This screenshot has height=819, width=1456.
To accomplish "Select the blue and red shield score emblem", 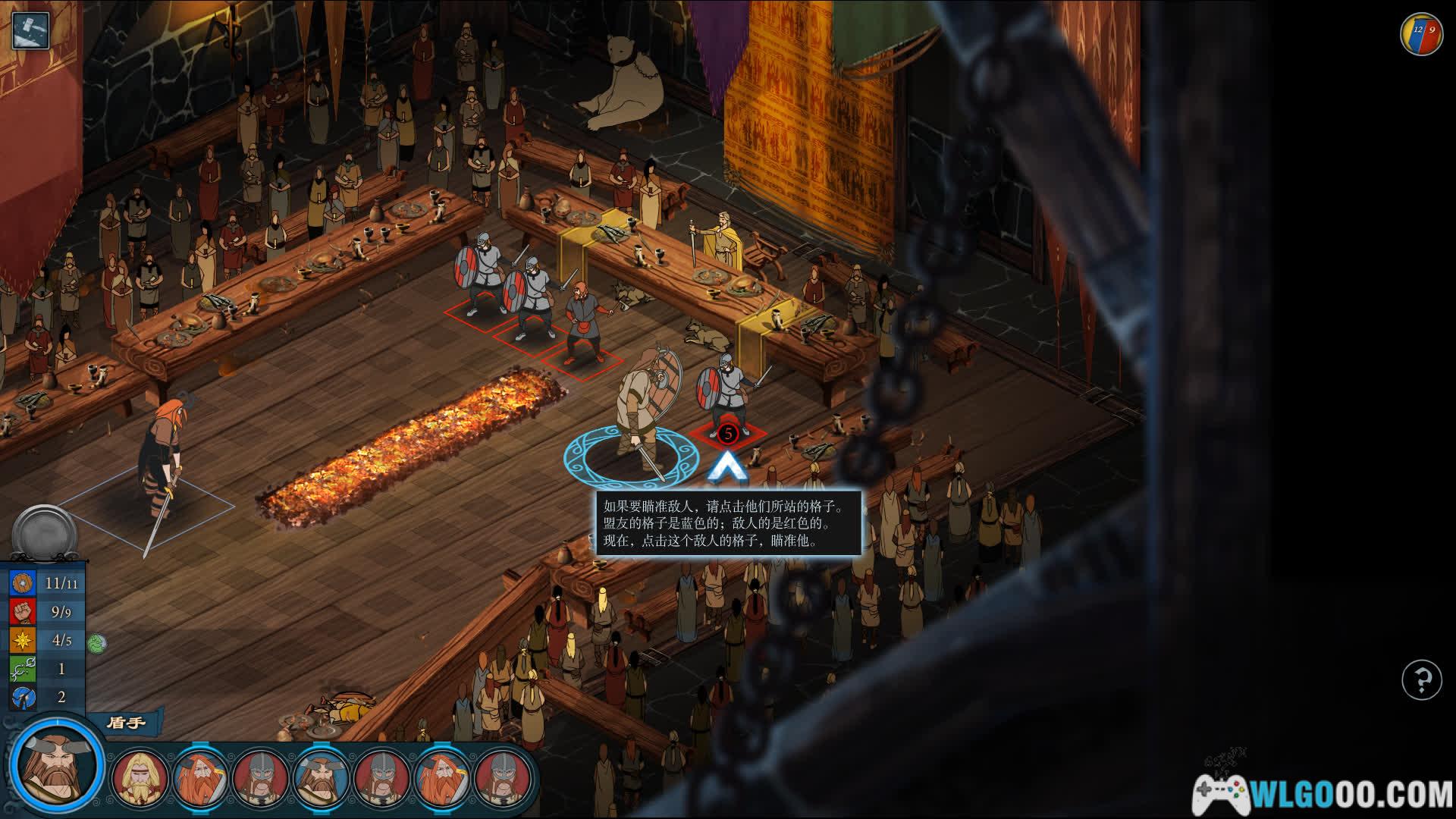I will [x=1421, y=33].
